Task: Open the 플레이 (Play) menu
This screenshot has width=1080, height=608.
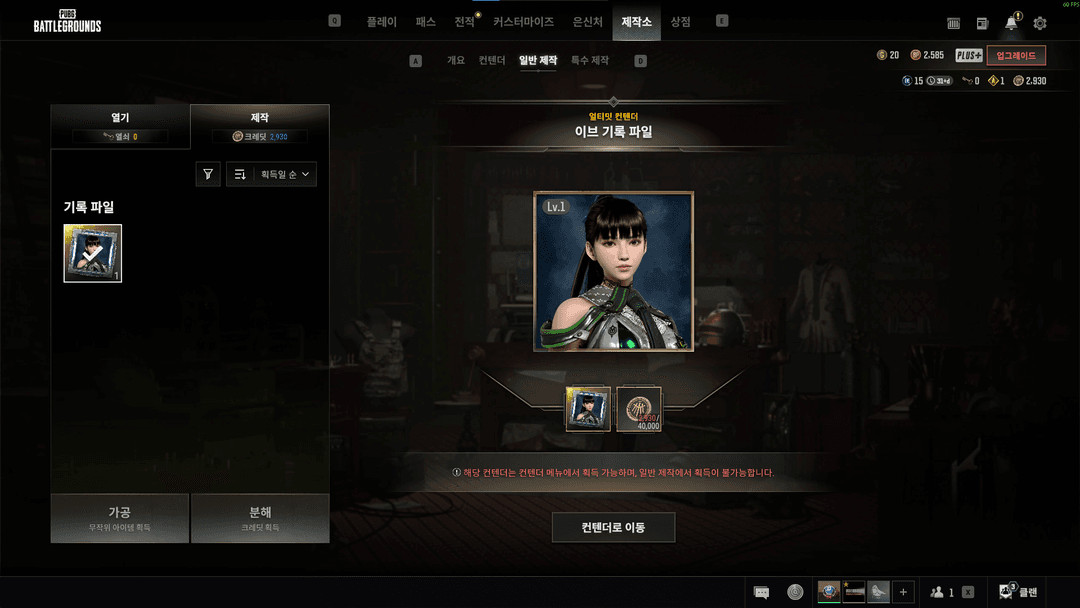Action: (381, 21)
